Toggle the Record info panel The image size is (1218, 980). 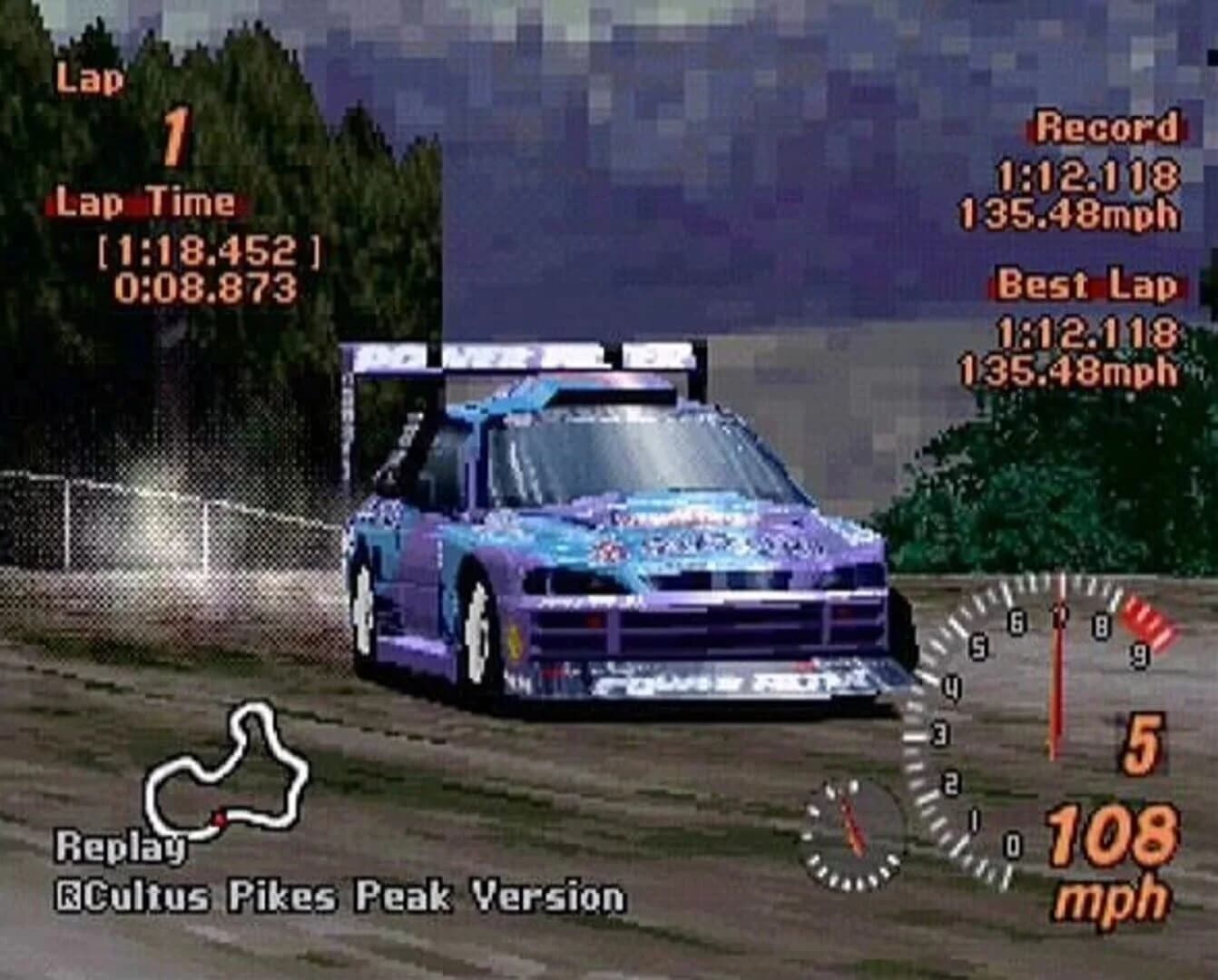click(1105, 128)
